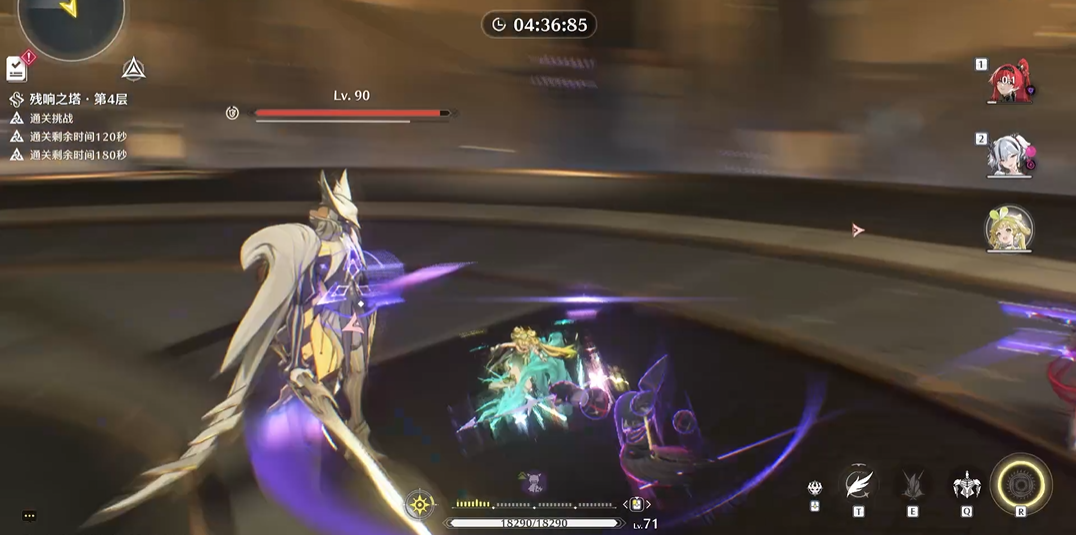The image size is (1076, 535).
Task: Unleash the glowing yellow ring ultimate
Action: tap(1021, 485)
